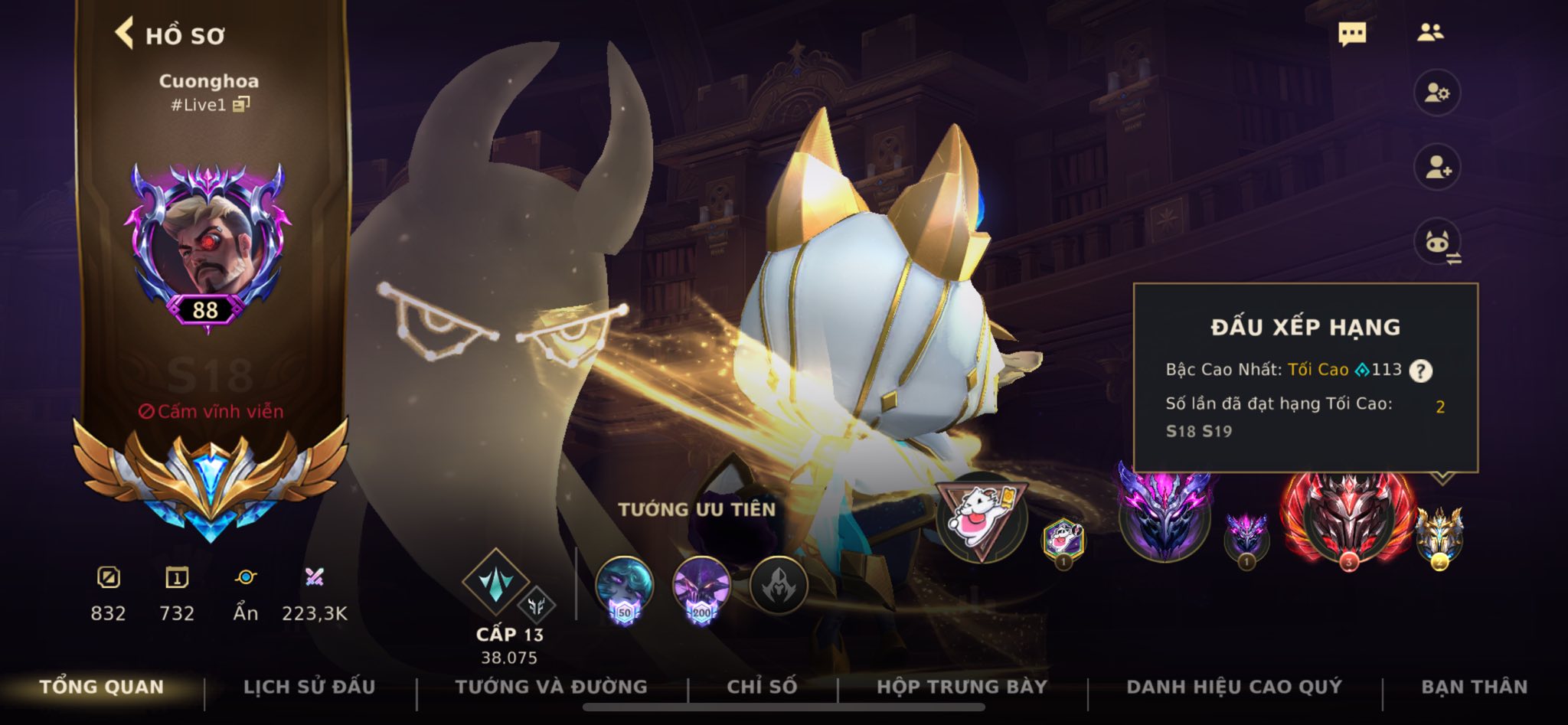Open the chat bubble icon
This screenshot has height=725, width=1568.
tap(1352, 34)
